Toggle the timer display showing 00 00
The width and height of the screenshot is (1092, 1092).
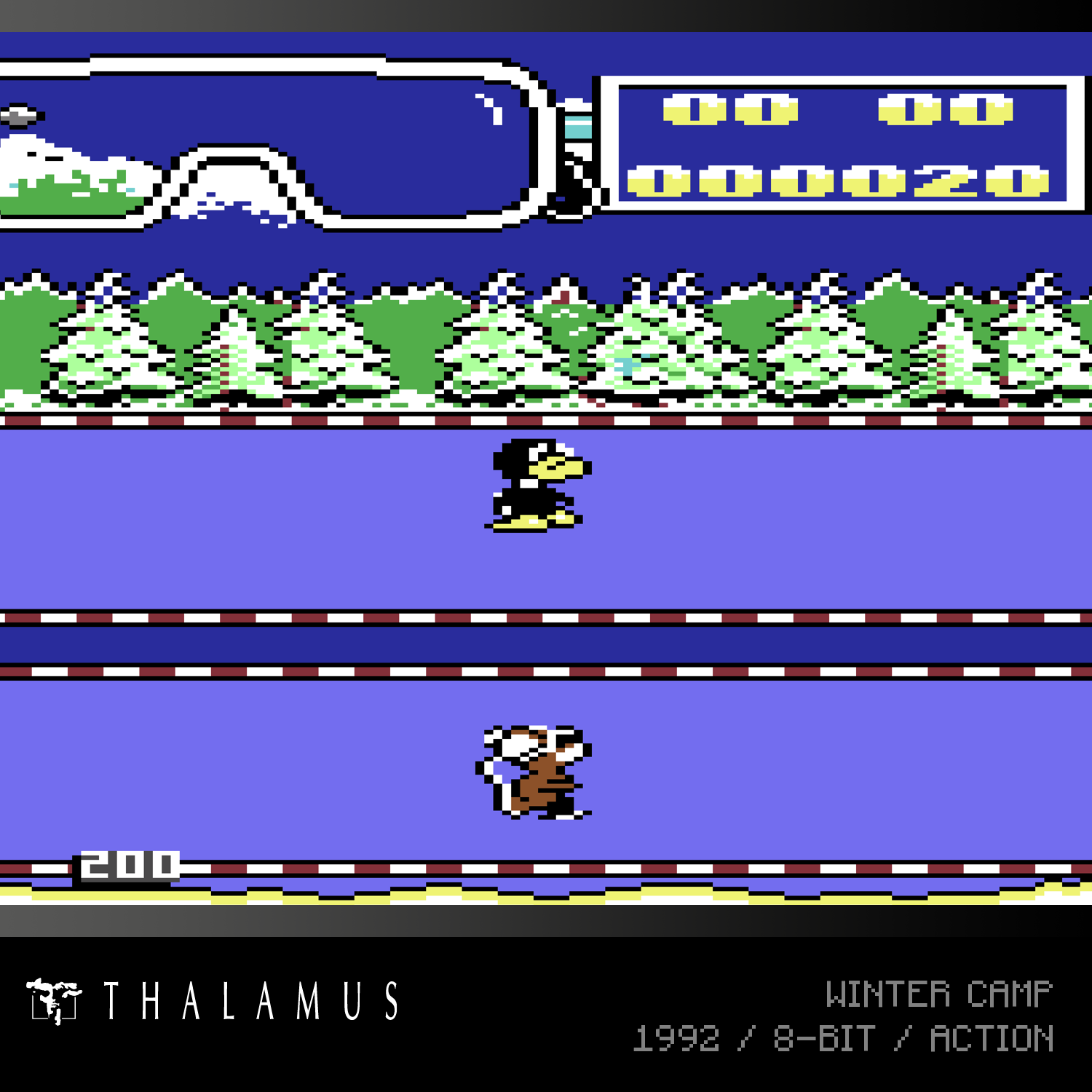point(837,111)
